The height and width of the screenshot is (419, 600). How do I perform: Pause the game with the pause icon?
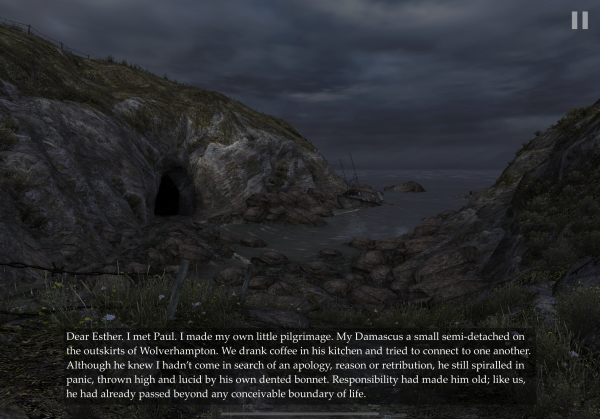[579, 20]
